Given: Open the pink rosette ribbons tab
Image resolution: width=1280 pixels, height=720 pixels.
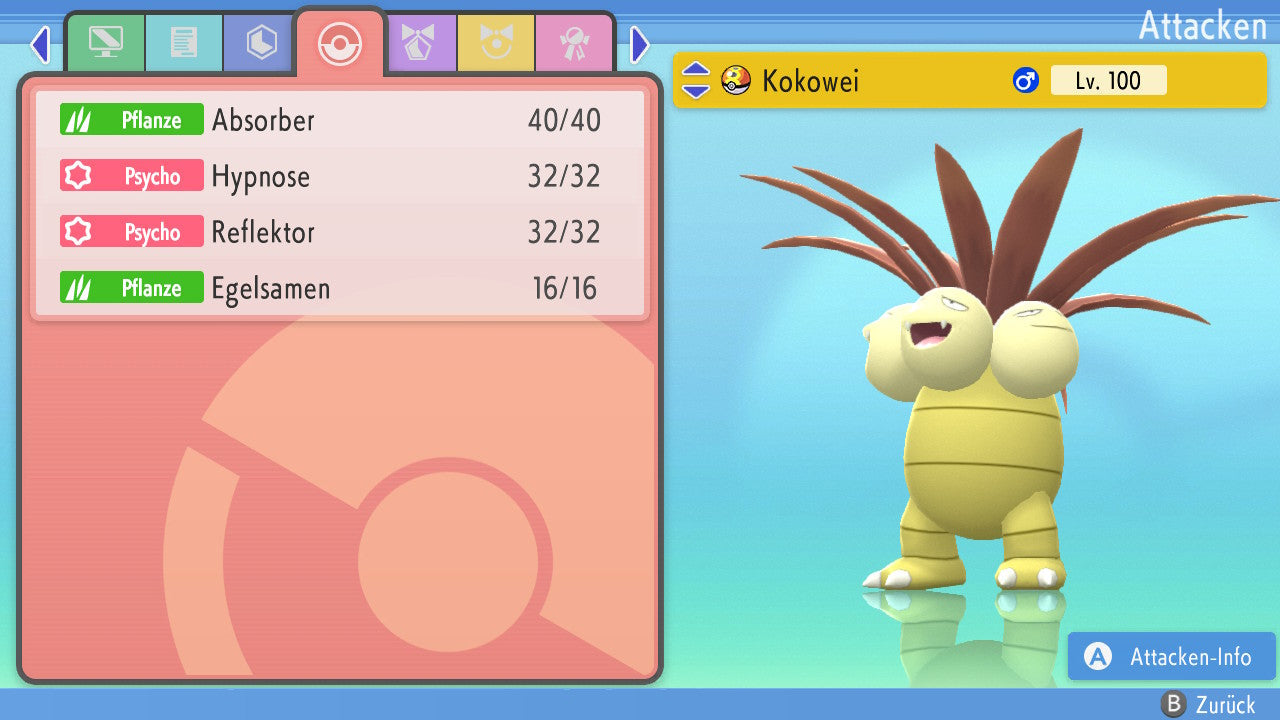Looking at the screenshot, I should [574, 43].
